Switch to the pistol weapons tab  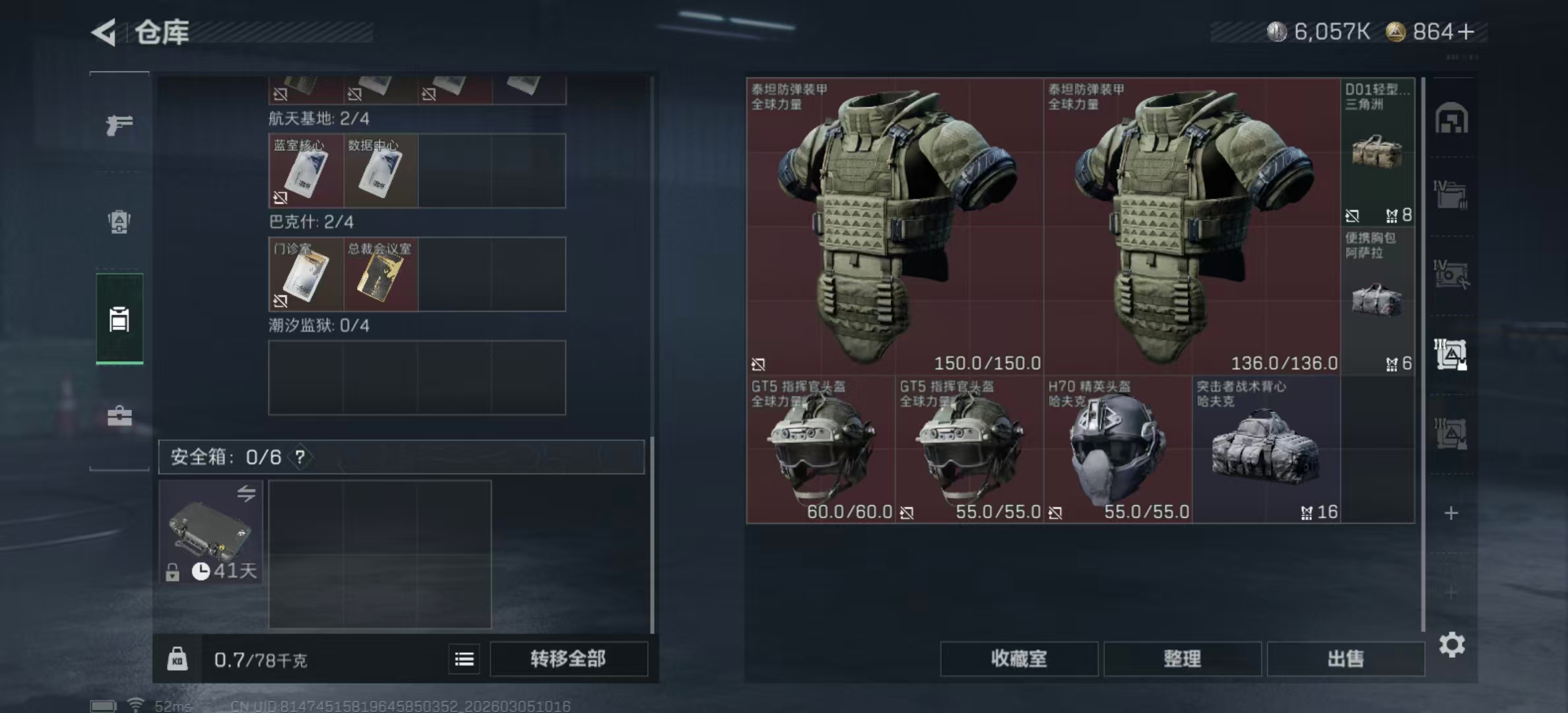pyautogui.click(x=119, y=125)
